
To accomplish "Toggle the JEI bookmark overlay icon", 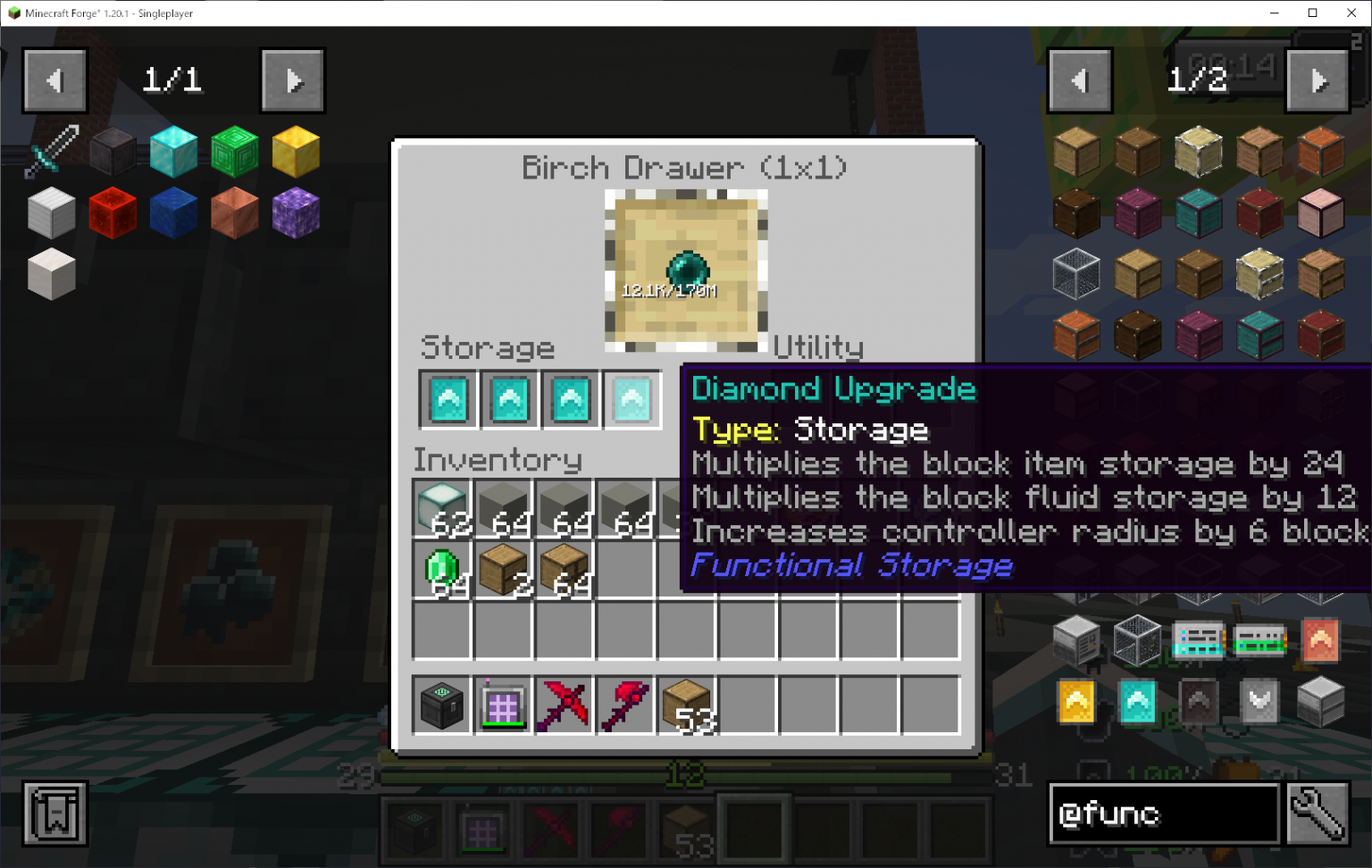I will click(54, 813).
